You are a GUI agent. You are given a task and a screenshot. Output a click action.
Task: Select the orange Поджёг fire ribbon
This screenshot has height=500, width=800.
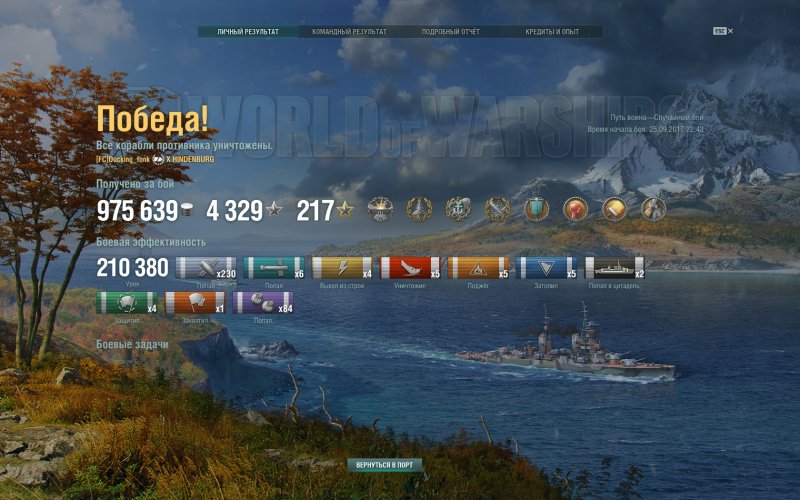point(478,268)
